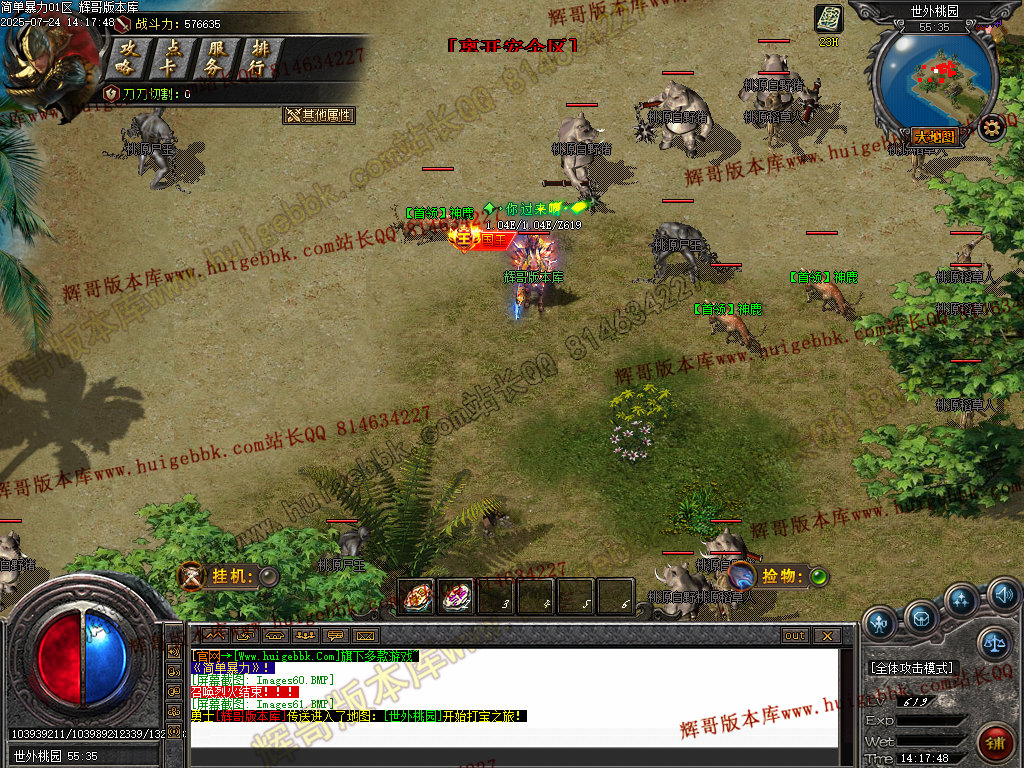Close the chat panel with the X

click(x=826, y=636)
